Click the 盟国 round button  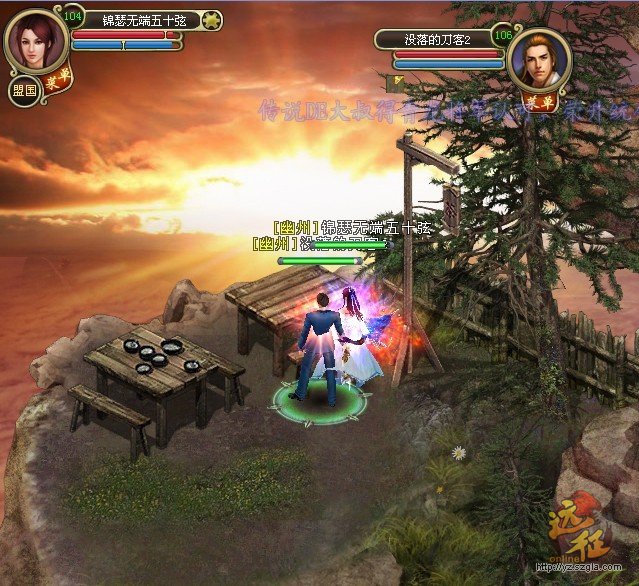(23, 88)
